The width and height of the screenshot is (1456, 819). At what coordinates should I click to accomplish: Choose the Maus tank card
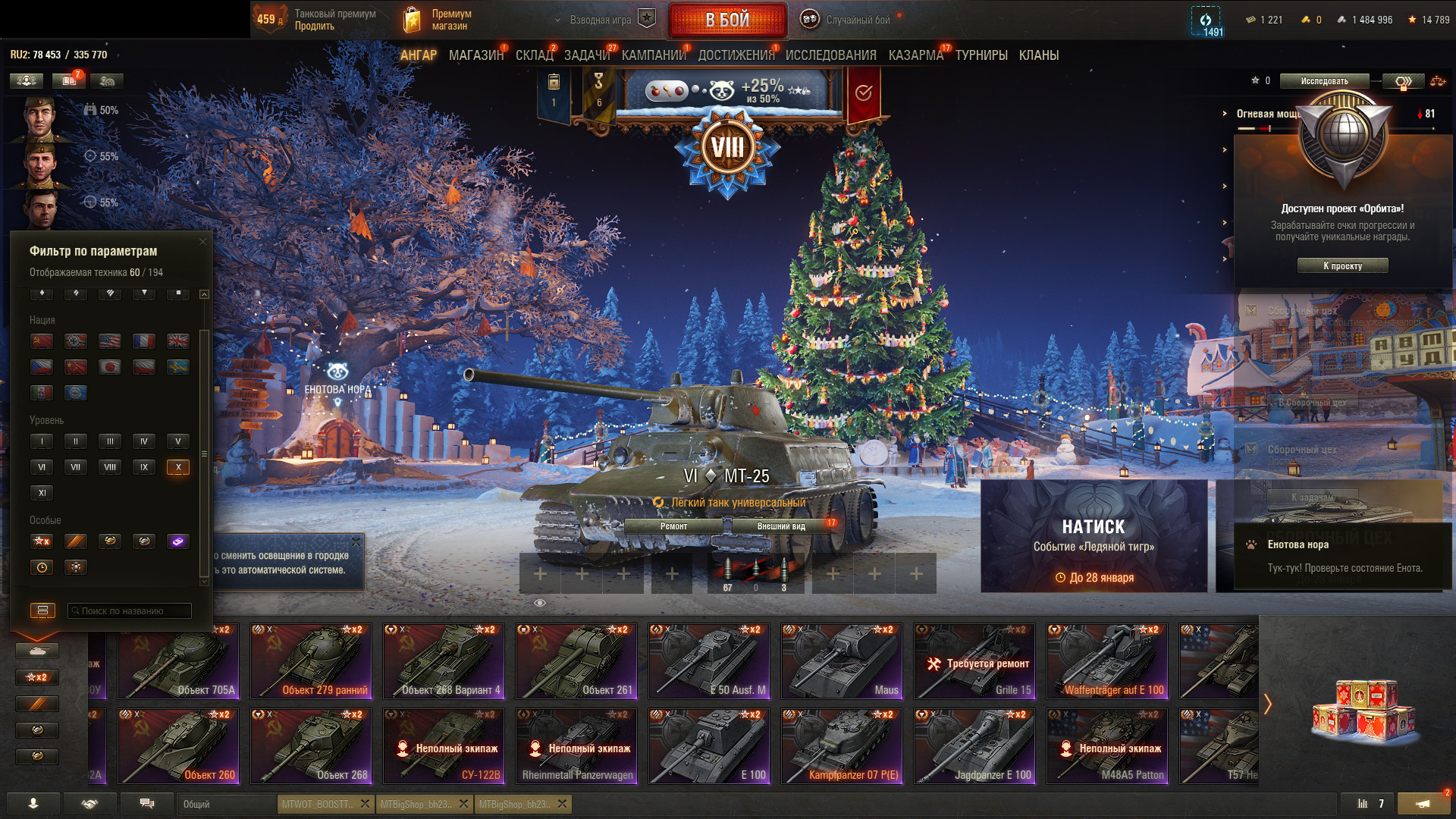(x=842, y=661)
